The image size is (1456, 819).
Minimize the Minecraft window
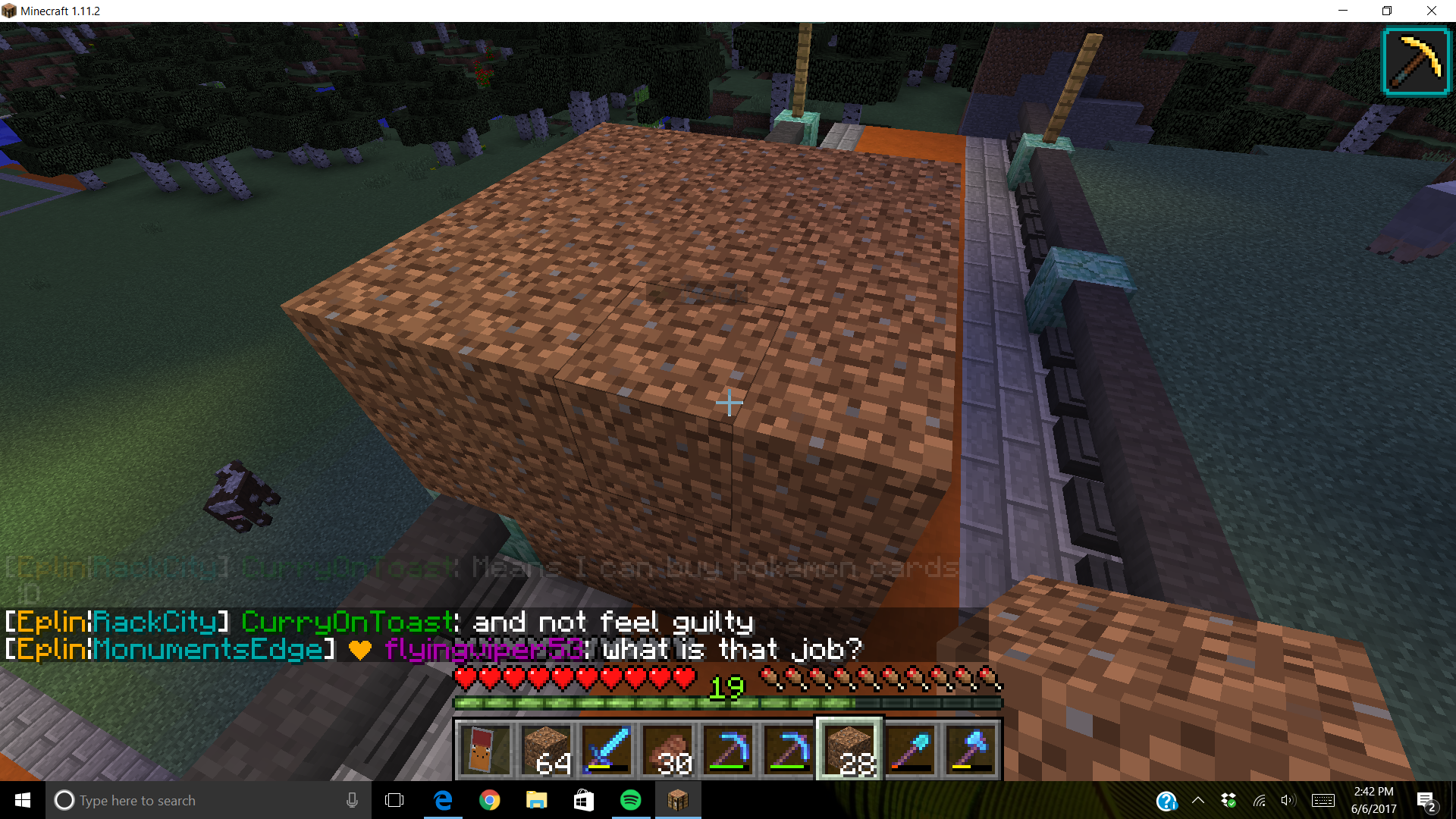(x=1343, y=11)
